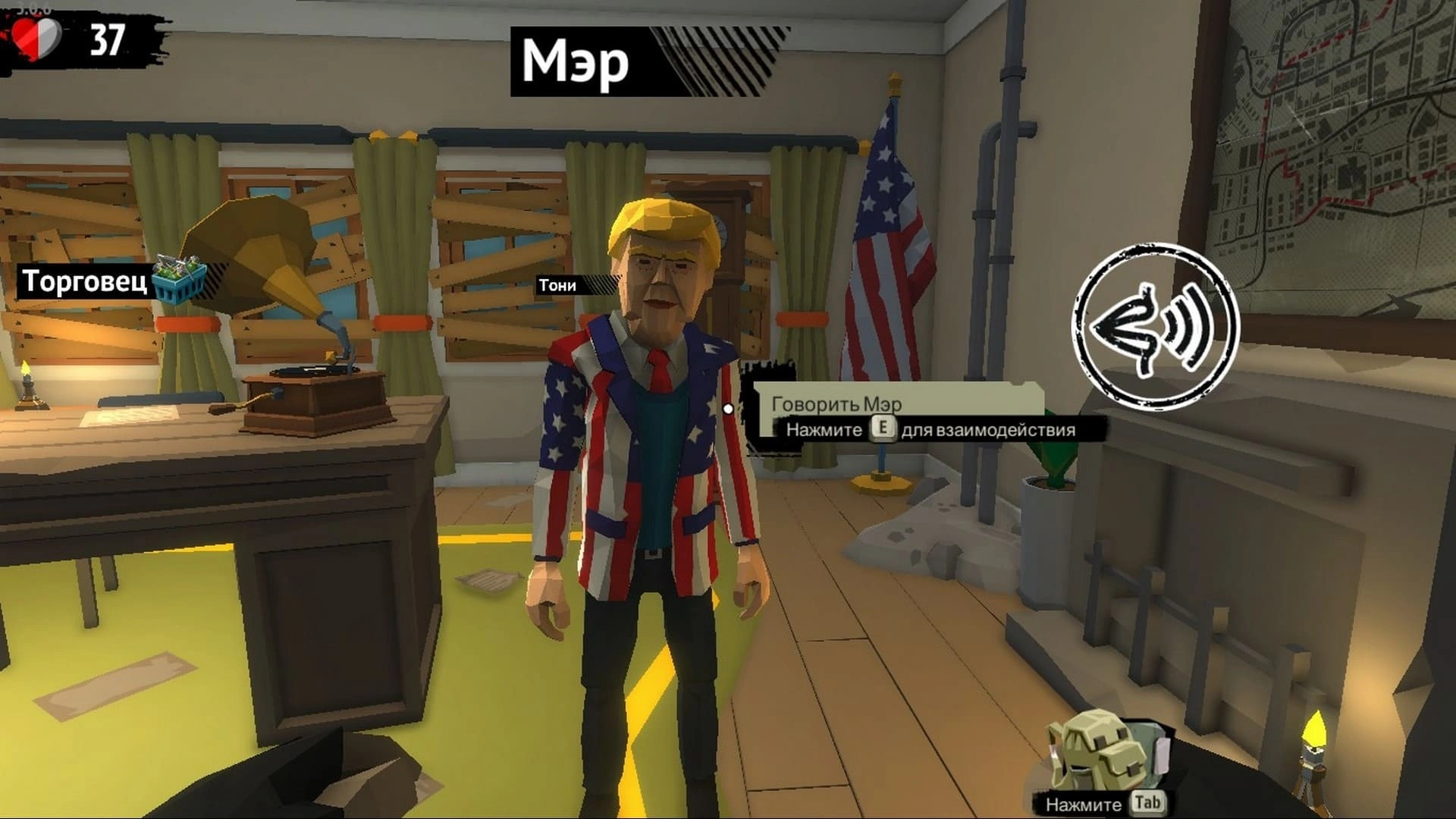Choose the Говорить Мэр talk prompt
The height and width of the screenshot is (819, 1456).
(x=836, y=403)
